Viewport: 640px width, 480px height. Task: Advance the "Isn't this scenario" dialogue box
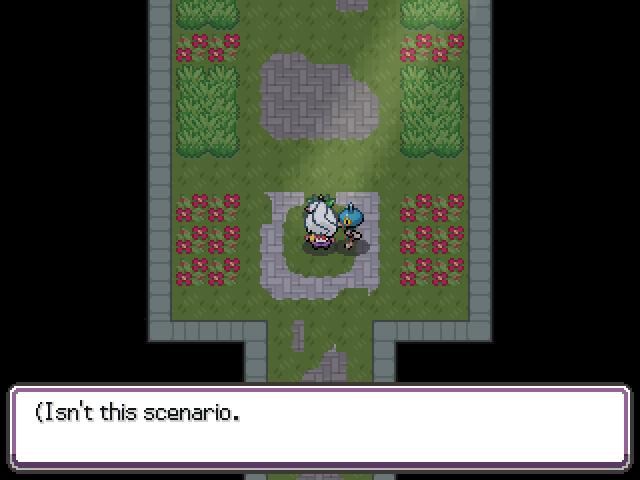point(320,427)
